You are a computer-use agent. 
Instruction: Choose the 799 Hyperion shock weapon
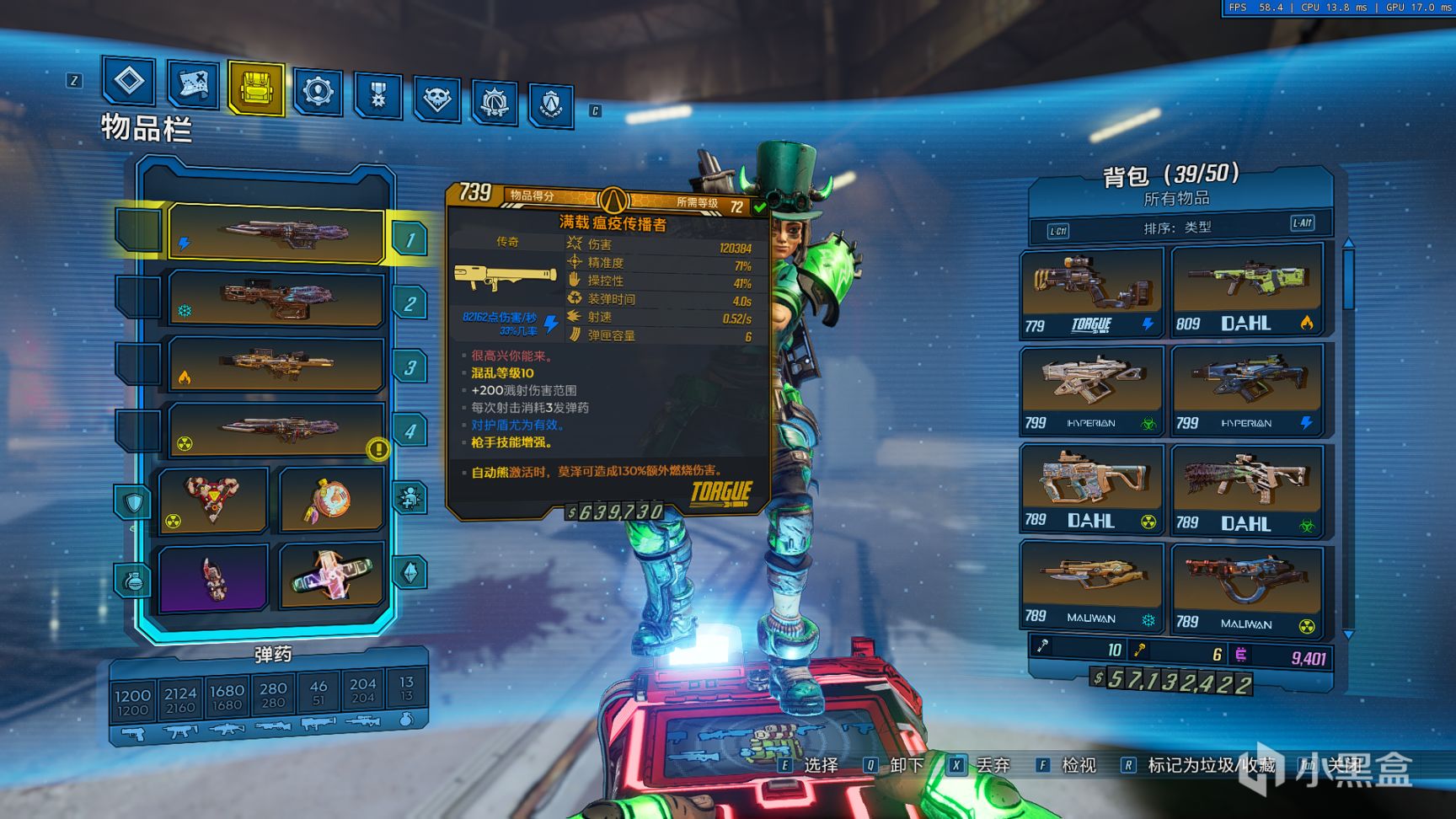click(1246, 389)
